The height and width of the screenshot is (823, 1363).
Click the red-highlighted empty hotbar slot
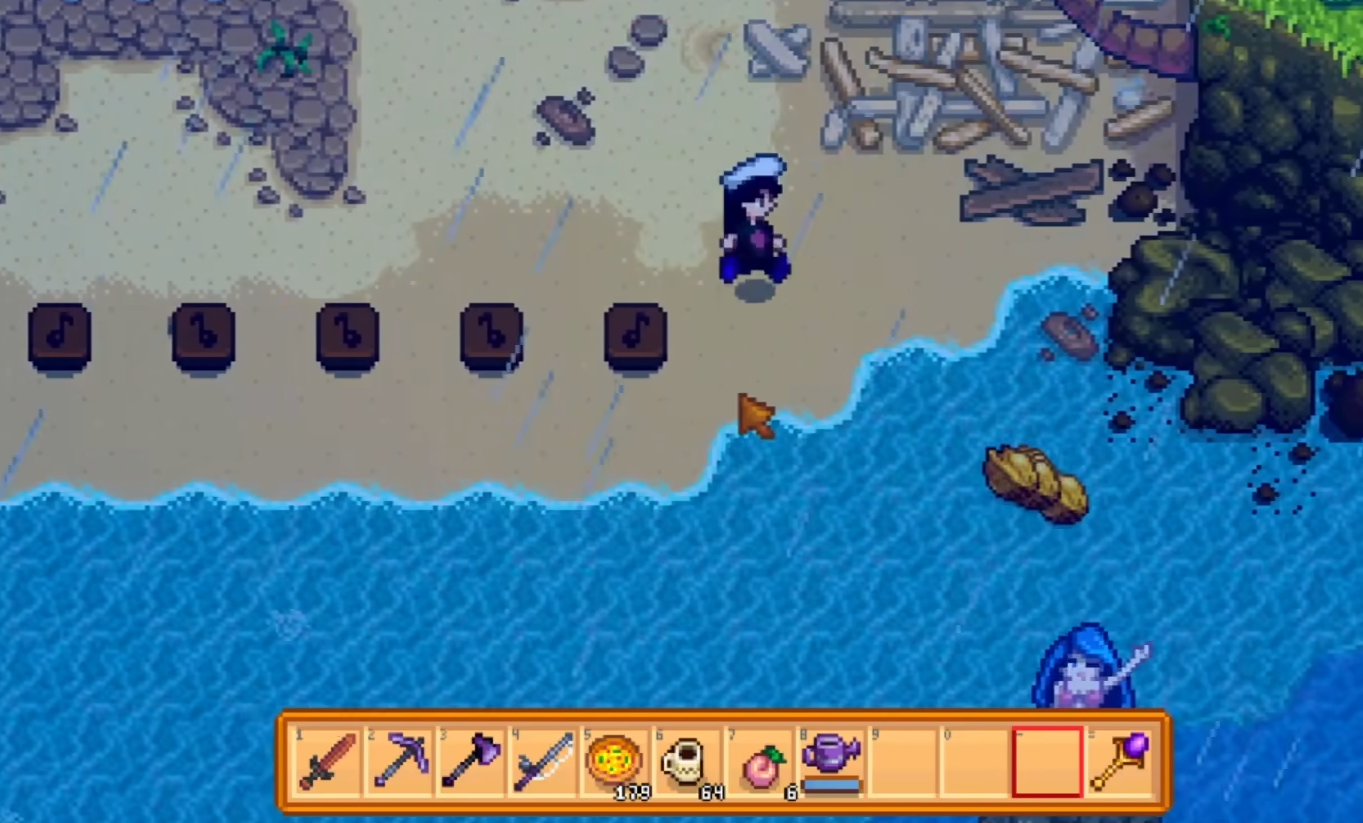click(x=1046, y=761)
